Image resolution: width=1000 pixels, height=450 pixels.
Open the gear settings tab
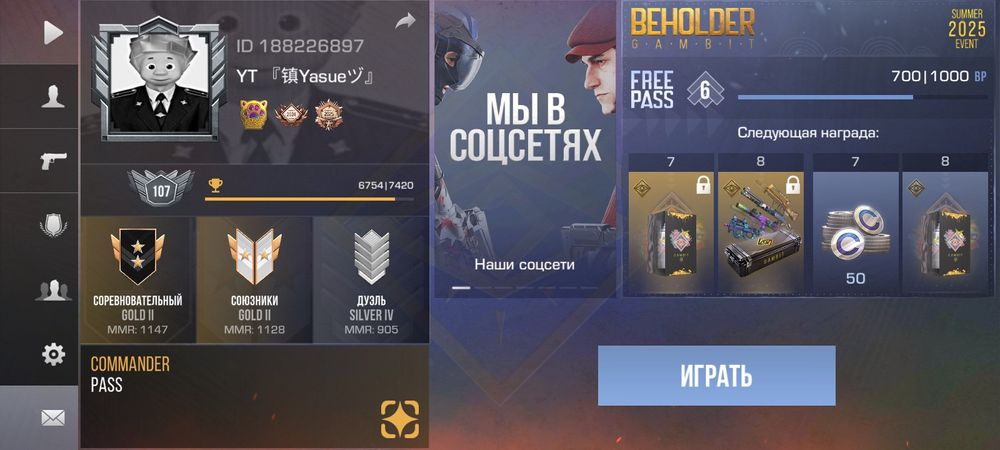pyautogui.click(x=53, y=354)
